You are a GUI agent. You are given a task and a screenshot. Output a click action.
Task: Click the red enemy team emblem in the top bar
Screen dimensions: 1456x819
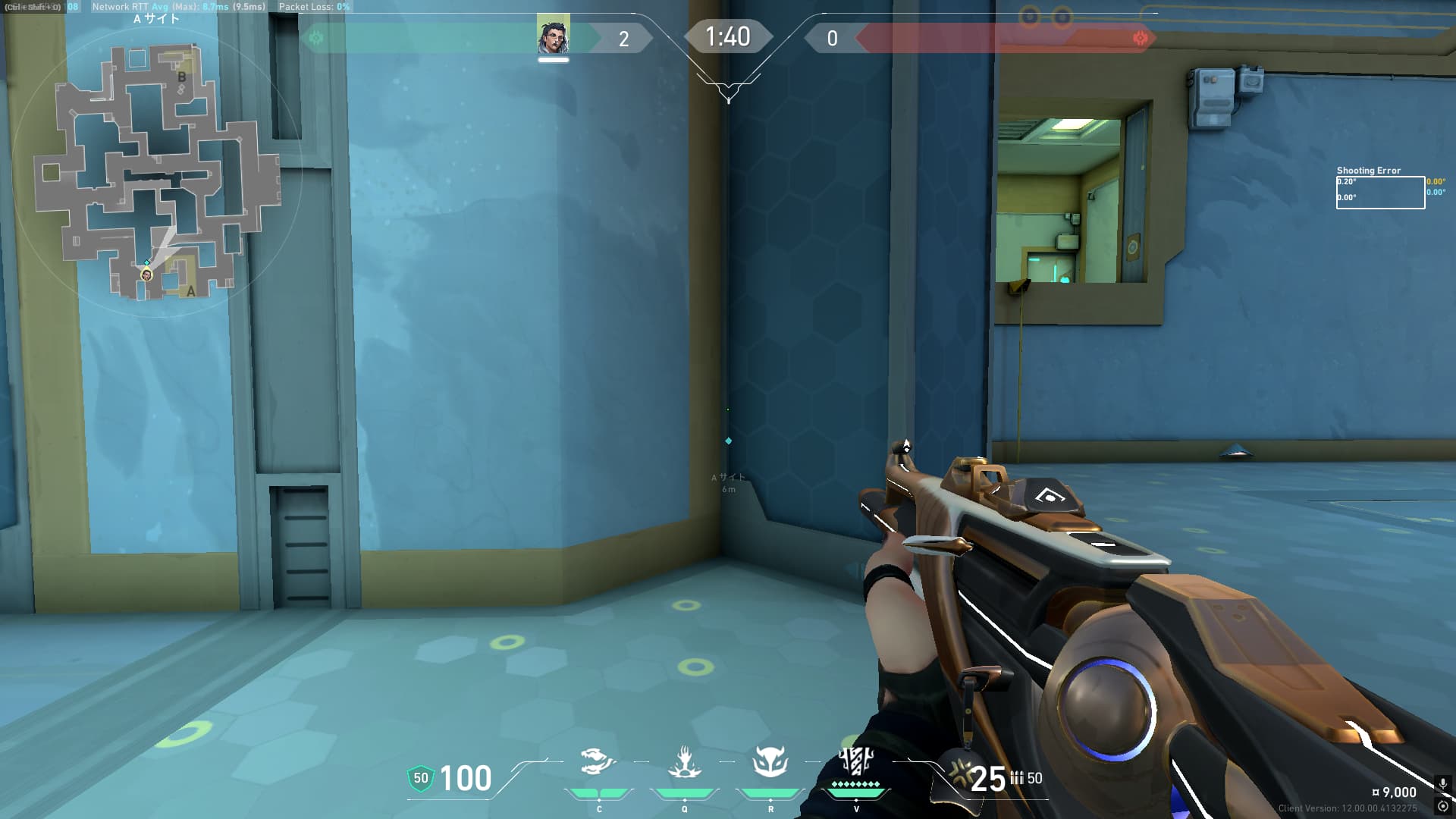click(x=1139, y=38)
